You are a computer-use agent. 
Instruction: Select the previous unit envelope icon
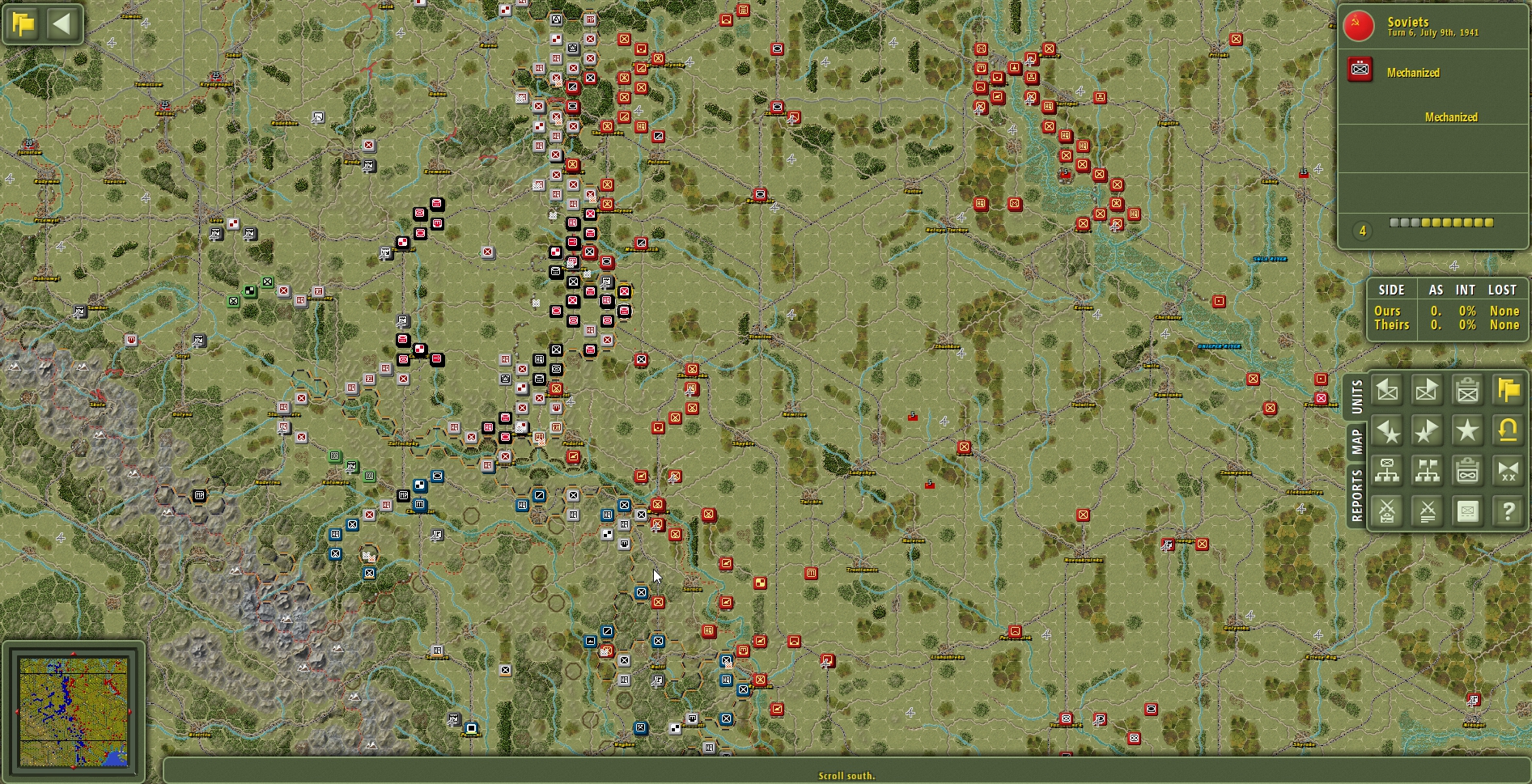1387,391
